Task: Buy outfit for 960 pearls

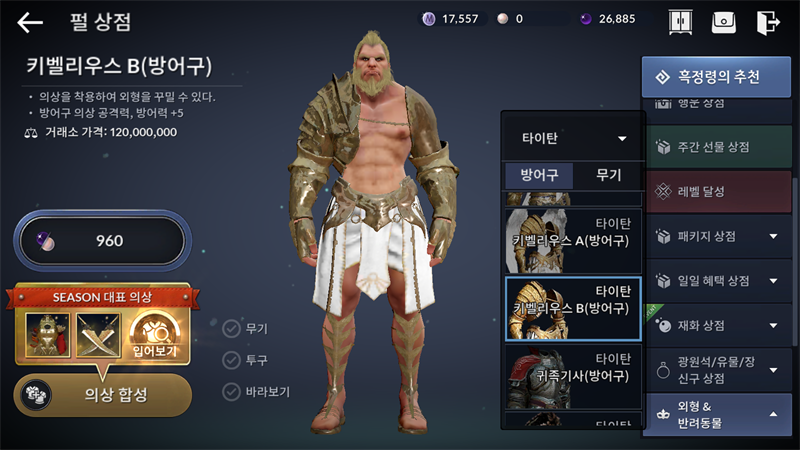Action: click(101, 241)
